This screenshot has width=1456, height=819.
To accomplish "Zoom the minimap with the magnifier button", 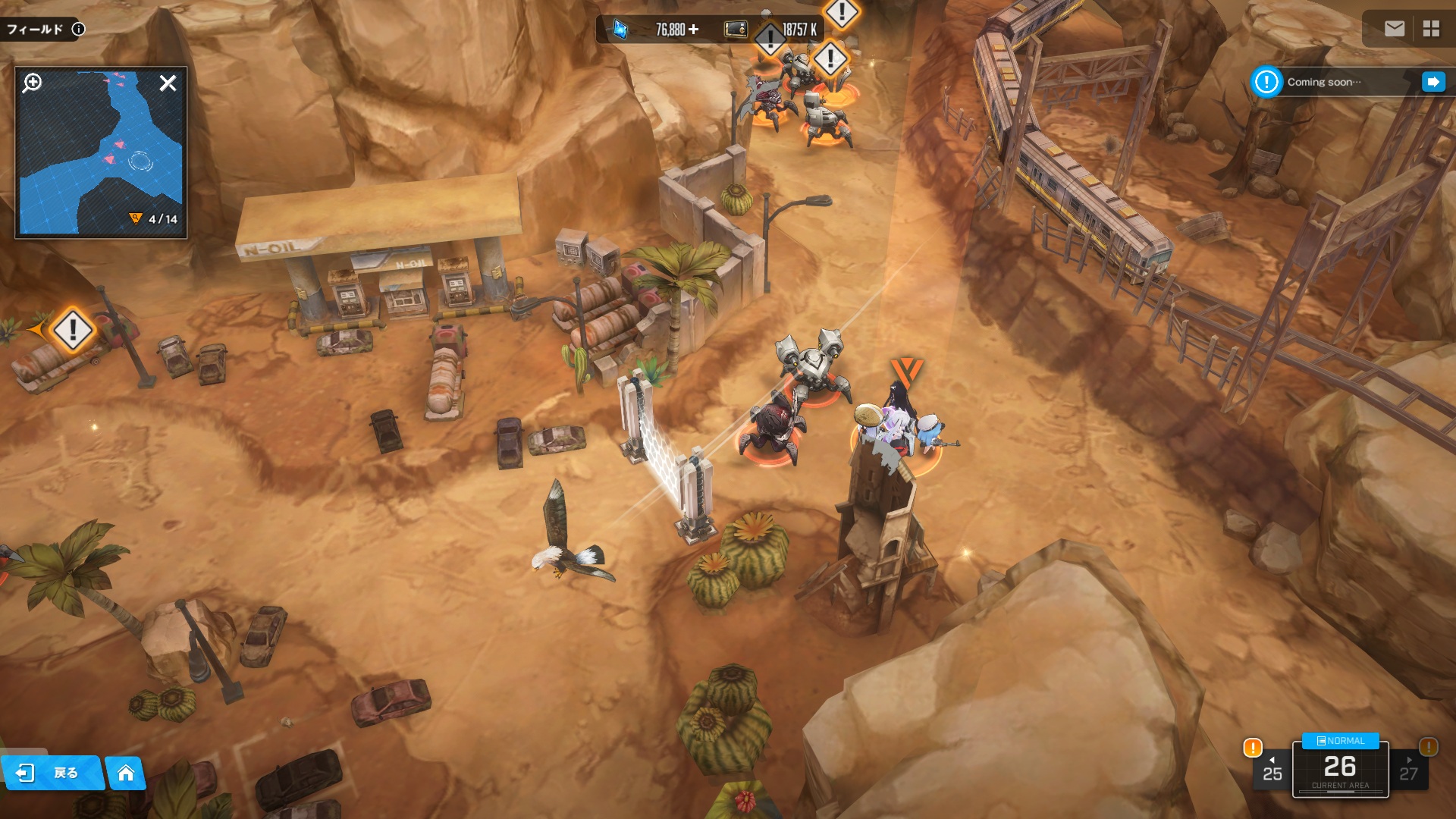I will coord(33,83).
